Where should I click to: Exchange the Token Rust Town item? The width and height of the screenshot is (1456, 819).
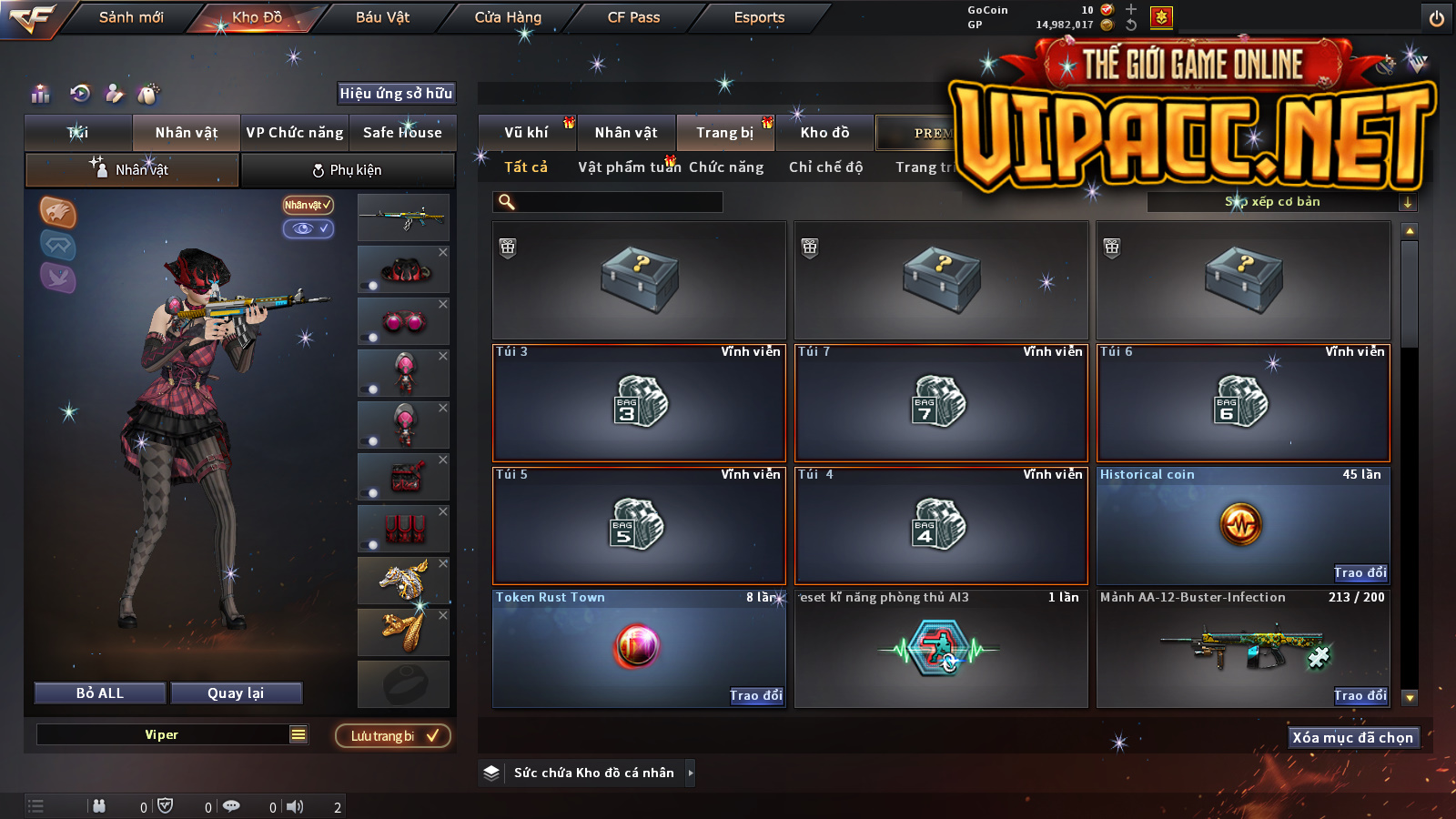tap(755, 695)
